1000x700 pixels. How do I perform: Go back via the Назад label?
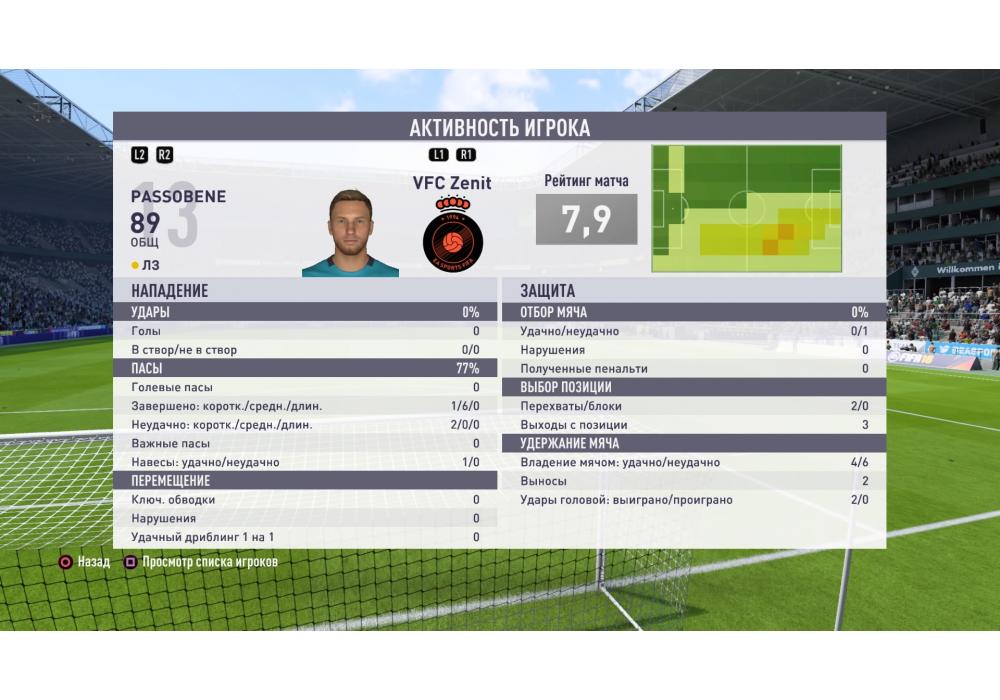point(93,562)
